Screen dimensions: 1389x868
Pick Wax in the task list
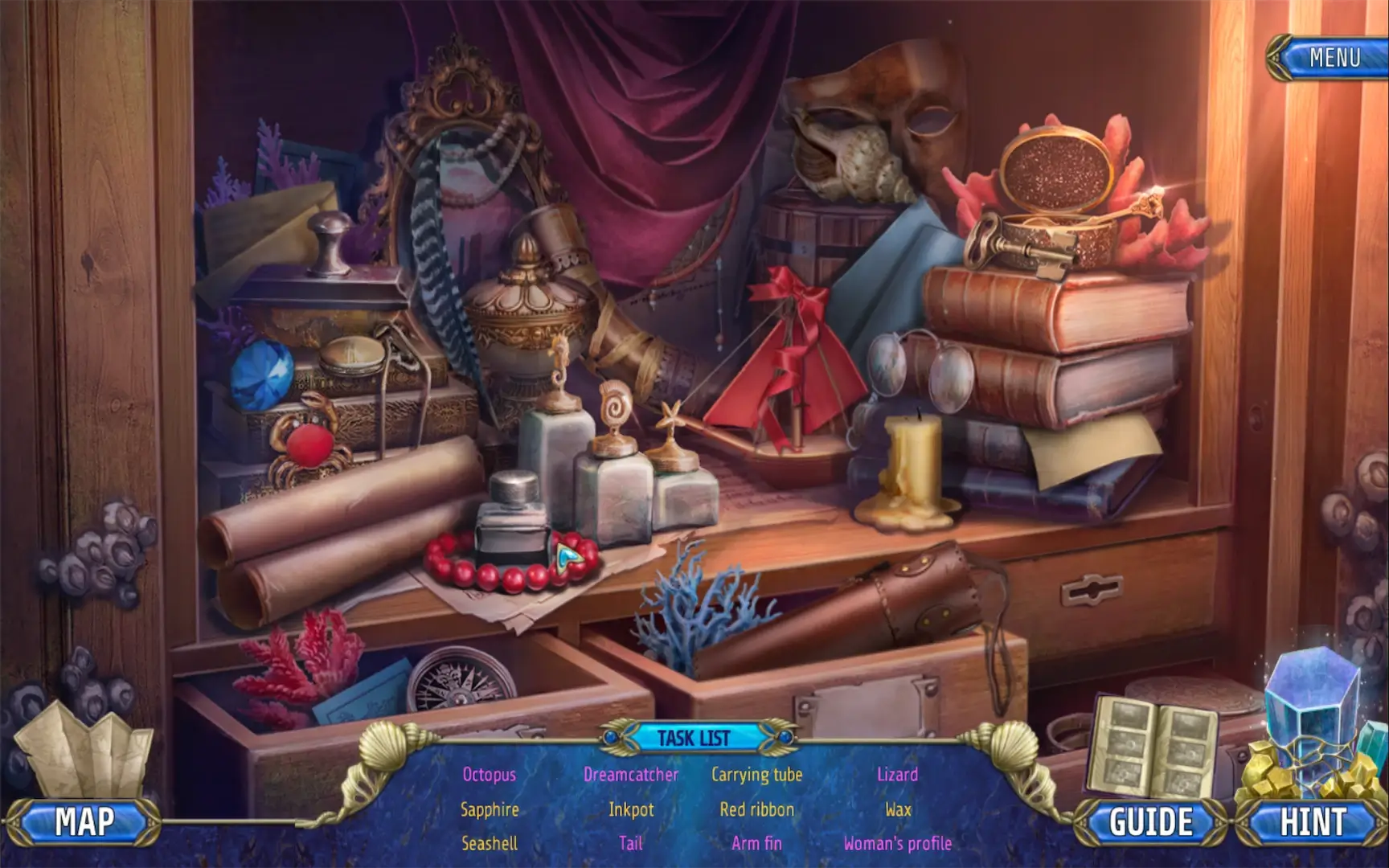[x=897, y=809]
